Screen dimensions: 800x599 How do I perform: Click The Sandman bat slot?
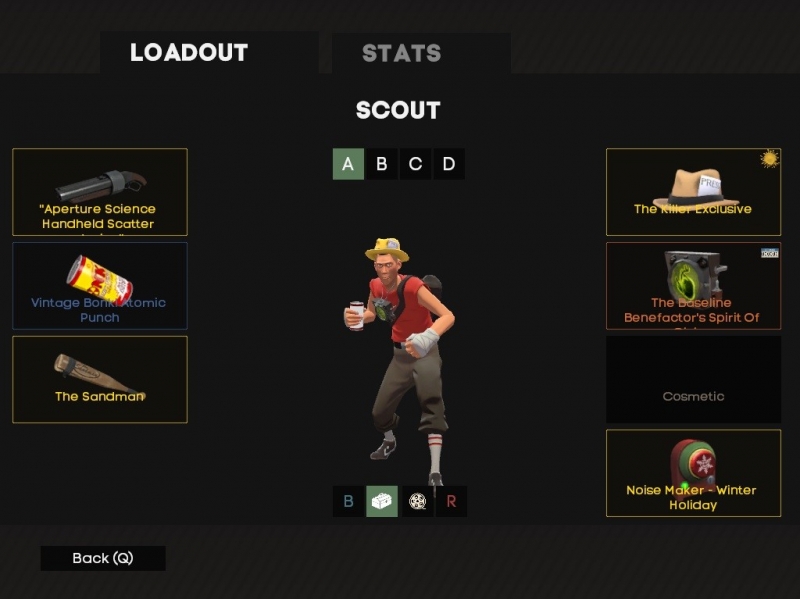100,379
